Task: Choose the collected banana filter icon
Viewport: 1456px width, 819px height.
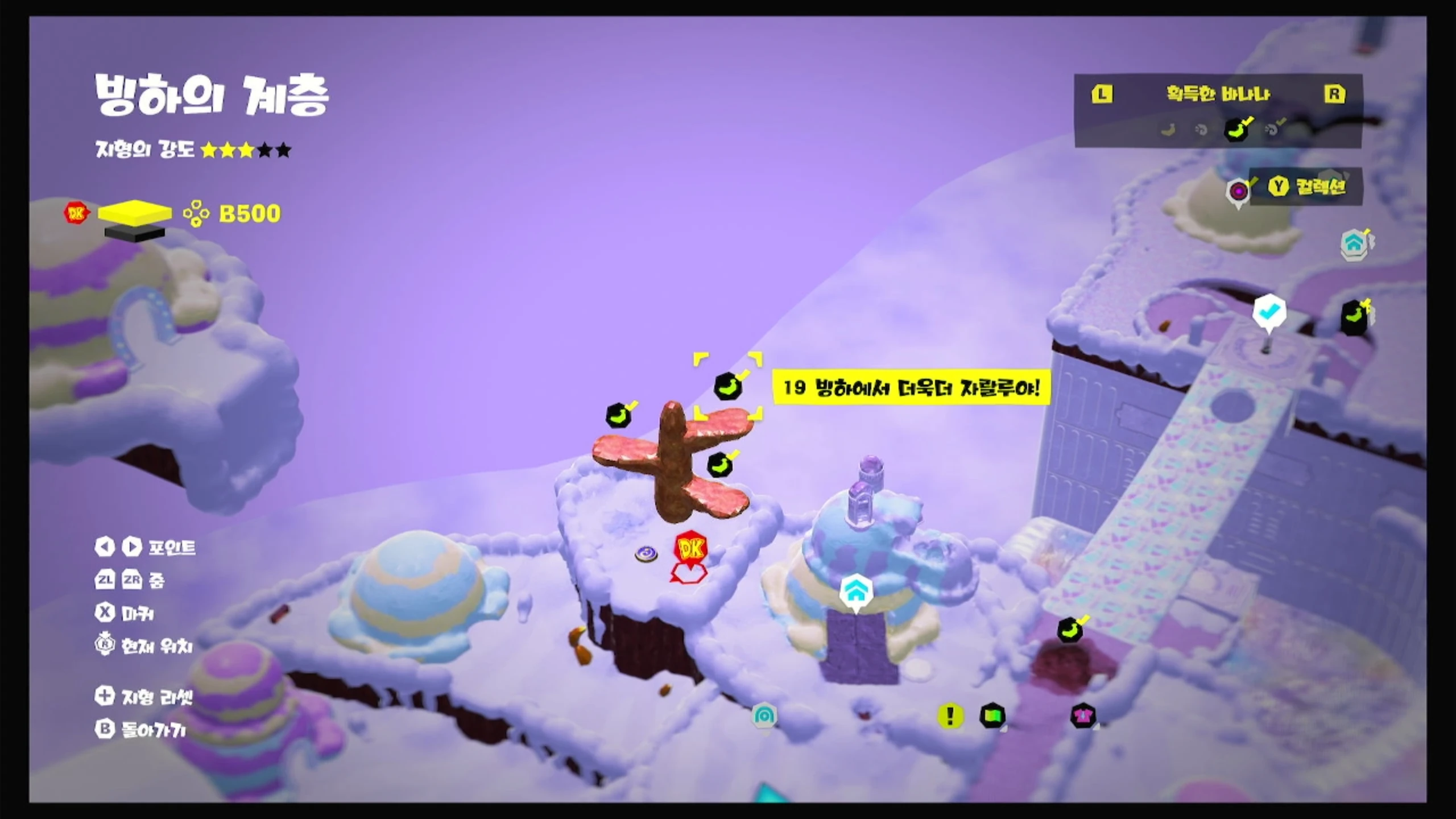Action: tap(1236, 130)
